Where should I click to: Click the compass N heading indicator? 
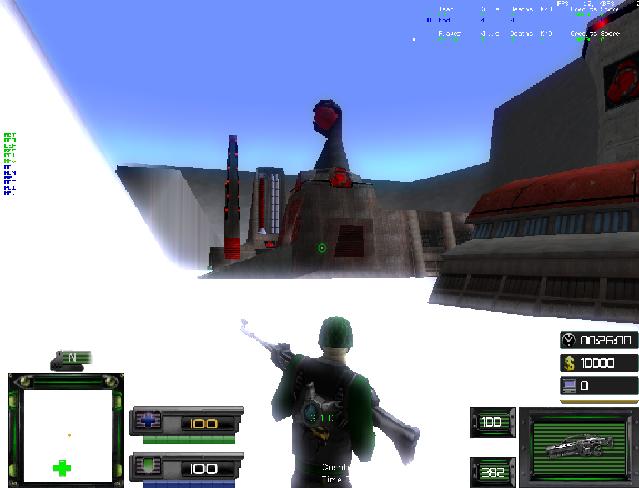pos(72,357)
